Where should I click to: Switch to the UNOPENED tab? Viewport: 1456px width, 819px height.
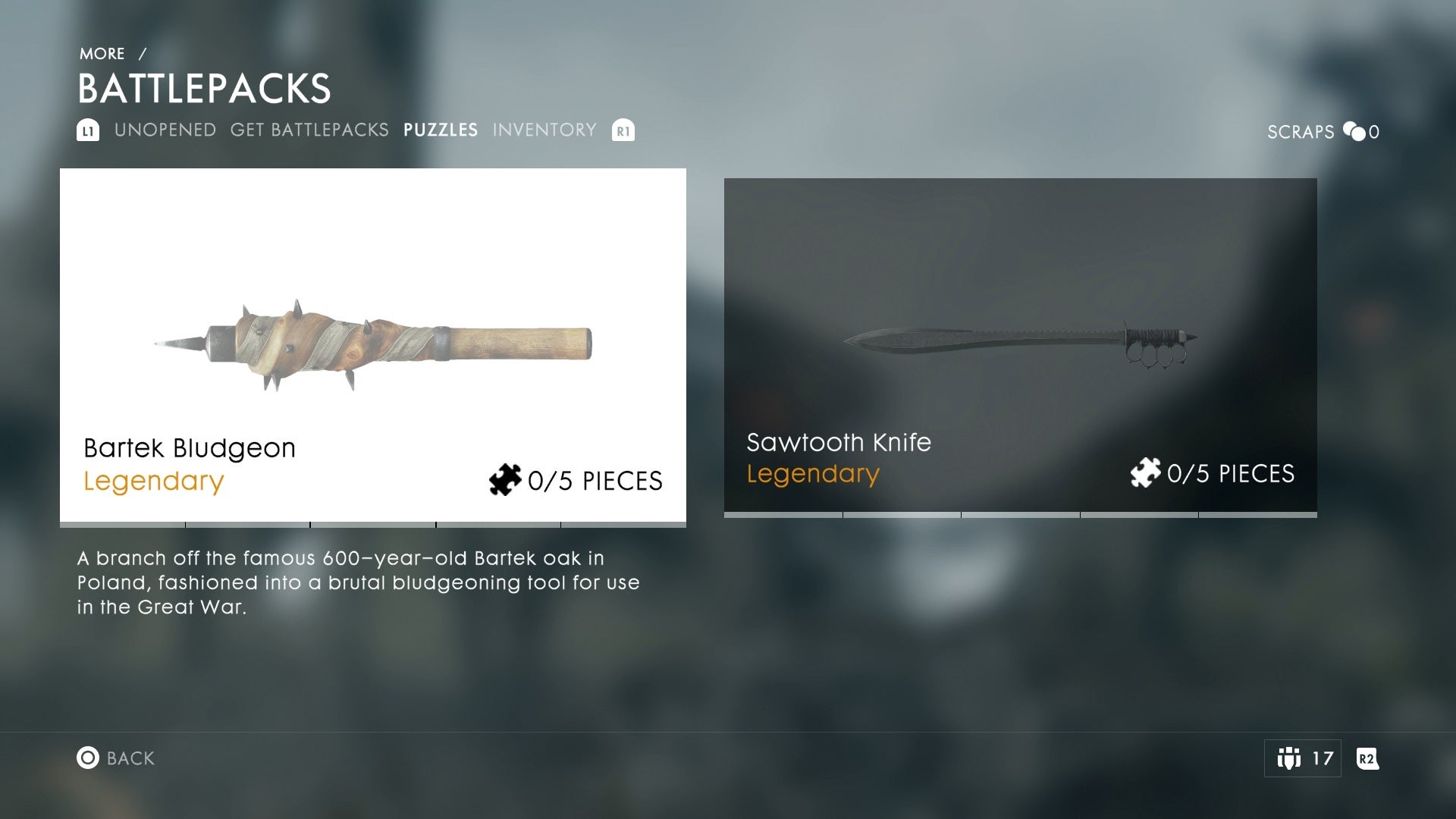(165, 130)
